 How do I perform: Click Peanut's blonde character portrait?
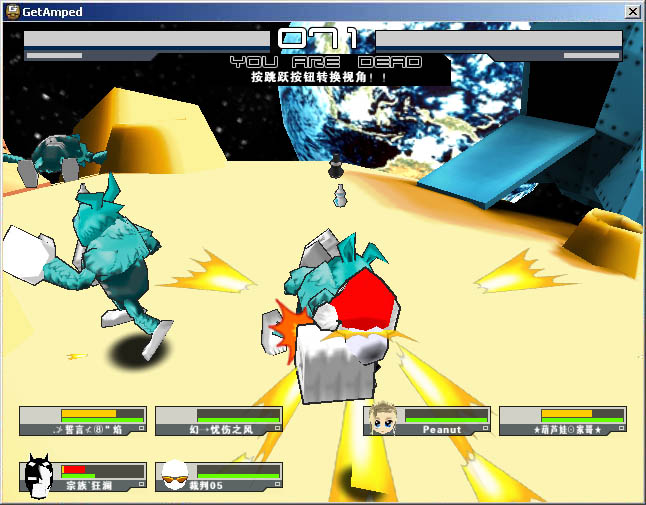pyautogui.click(x=381, y=419)
